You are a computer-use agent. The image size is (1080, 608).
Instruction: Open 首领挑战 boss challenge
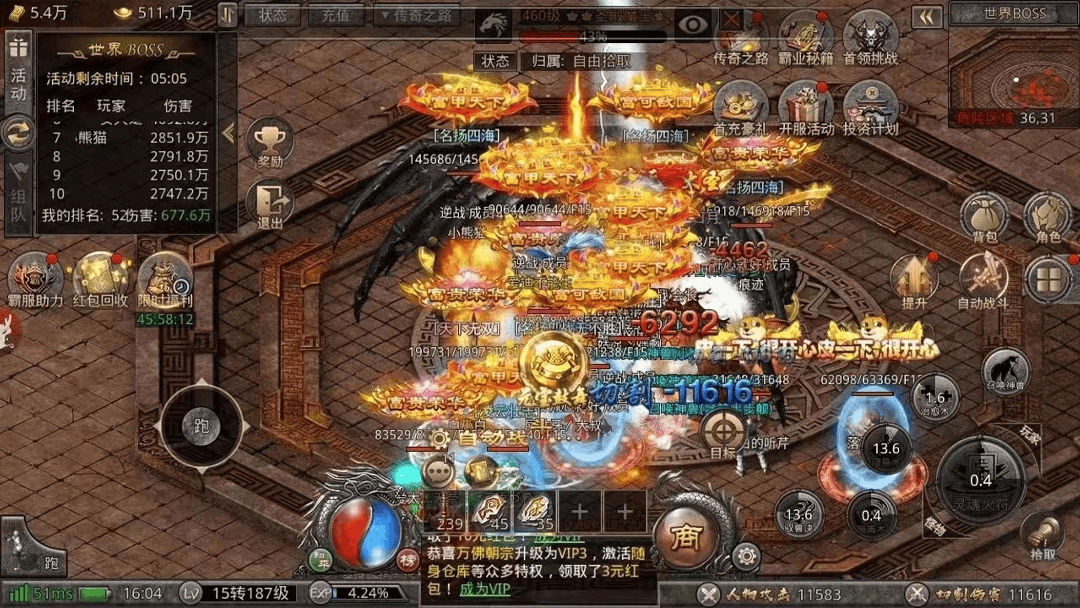click(870, 37)
